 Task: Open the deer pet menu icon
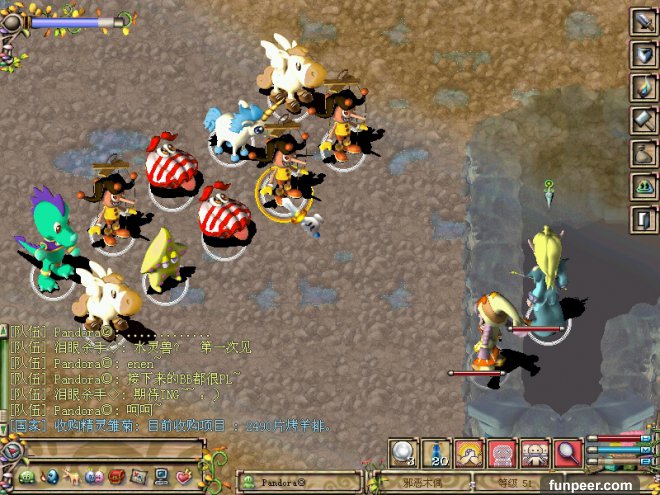pos(71,475)
